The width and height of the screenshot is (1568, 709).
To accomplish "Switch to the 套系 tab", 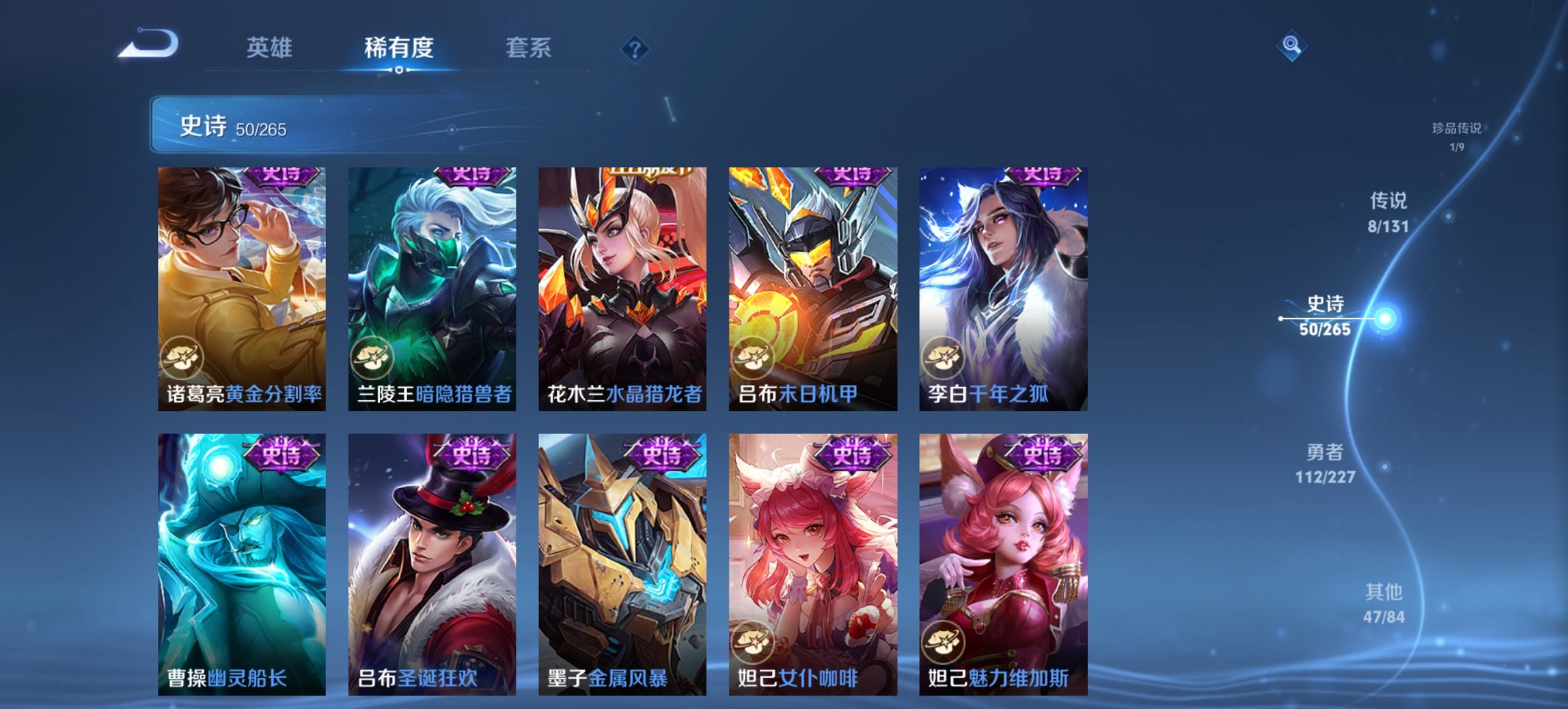I will point(527,48).
